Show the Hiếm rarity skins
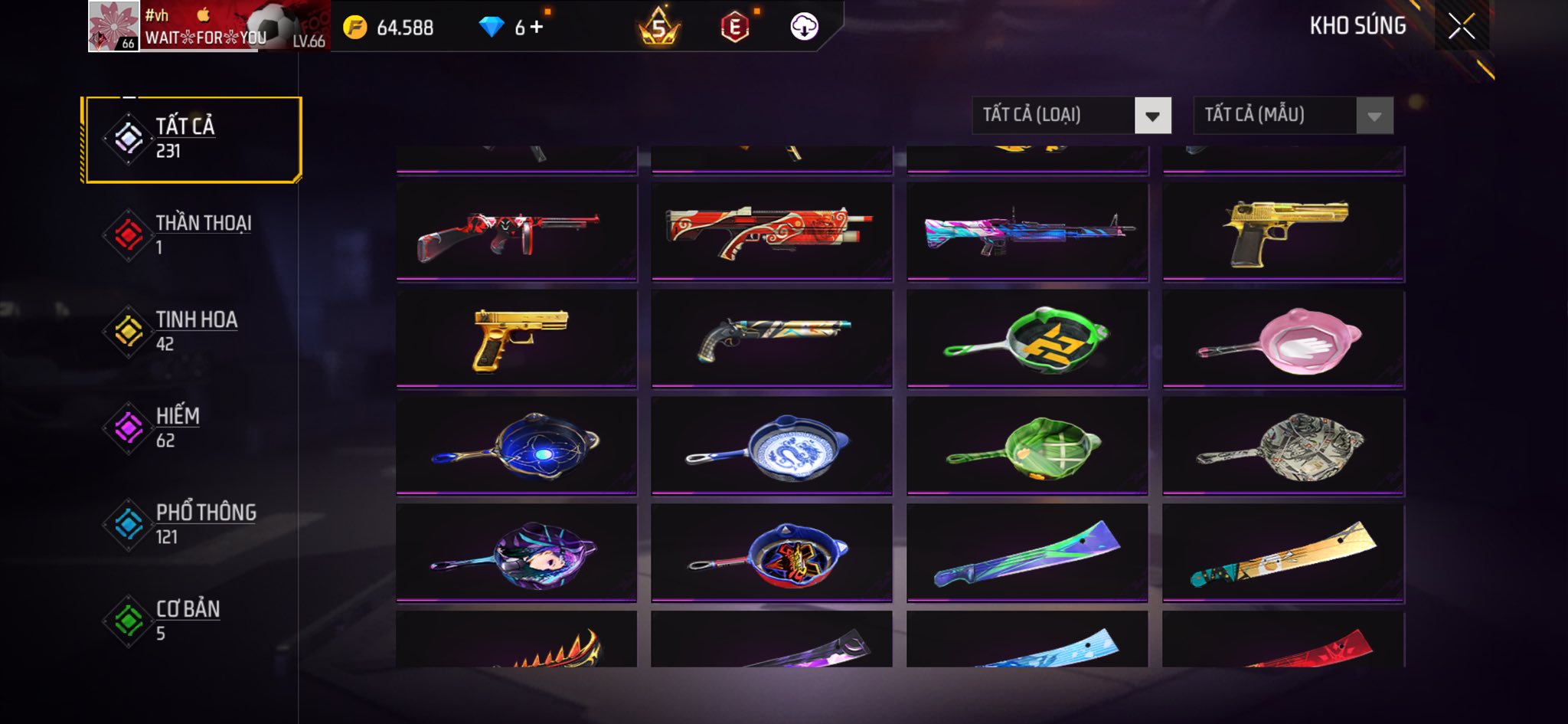 192,428
